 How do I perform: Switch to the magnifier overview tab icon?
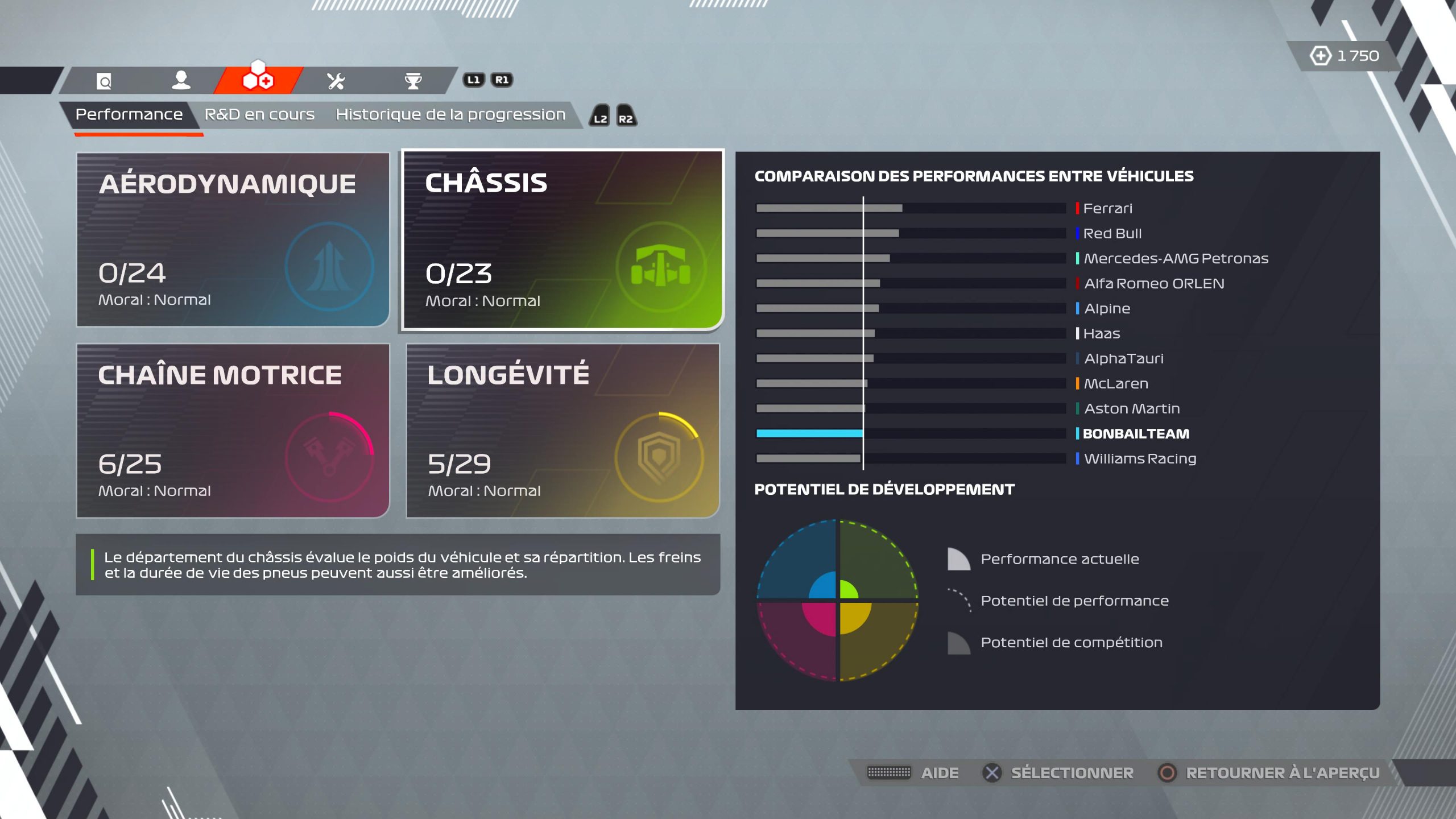coord(104,81)
